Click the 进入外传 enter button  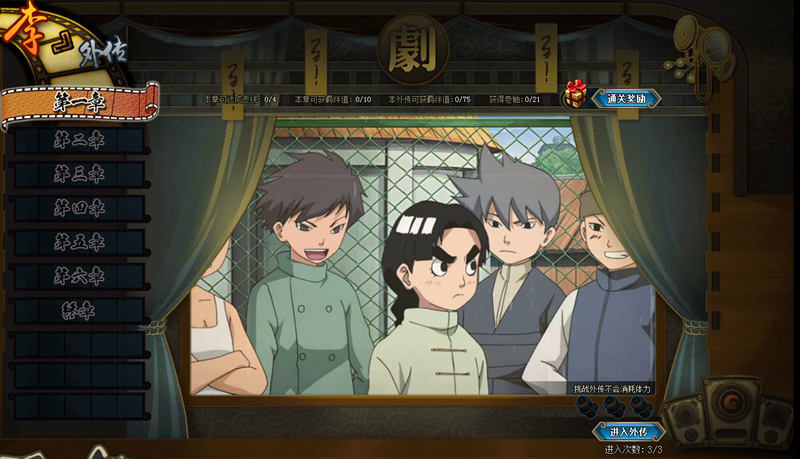[629, 432]
